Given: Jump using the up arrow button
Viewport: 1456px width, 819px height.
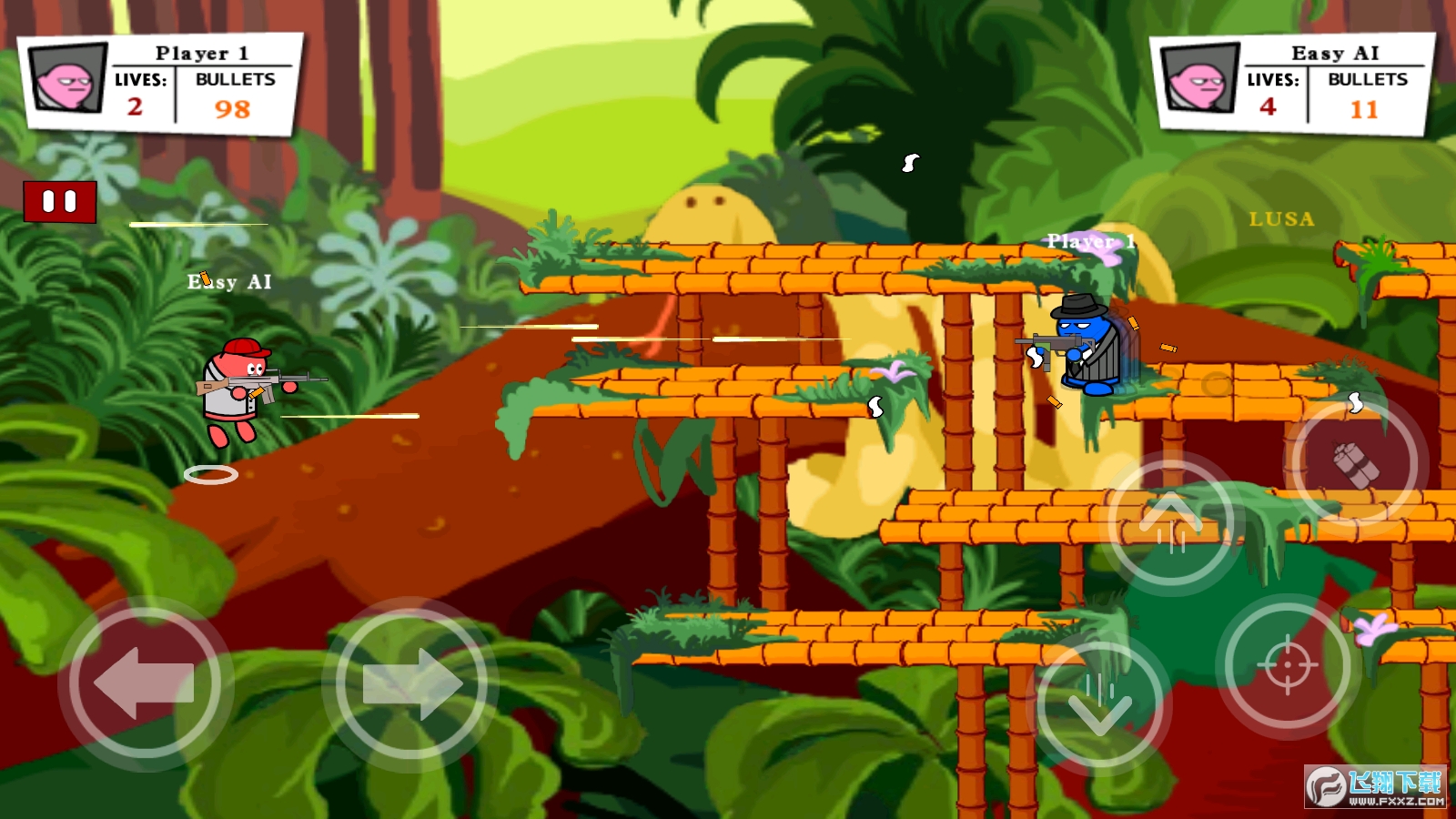Looking at the screenshot, I should click(x=1170, y=523).
